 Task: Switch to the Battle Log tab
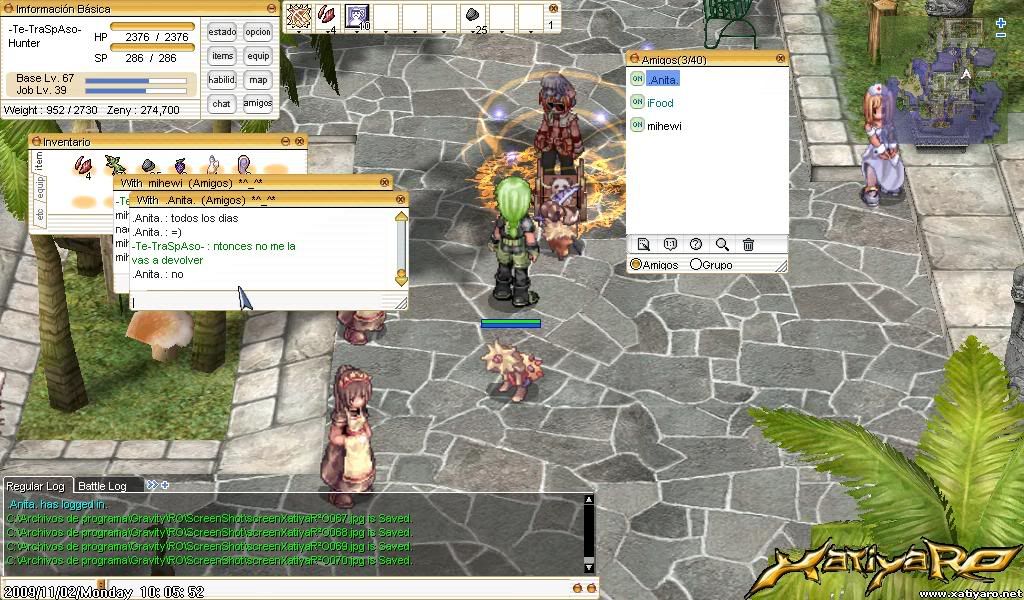tap(102, 486)
